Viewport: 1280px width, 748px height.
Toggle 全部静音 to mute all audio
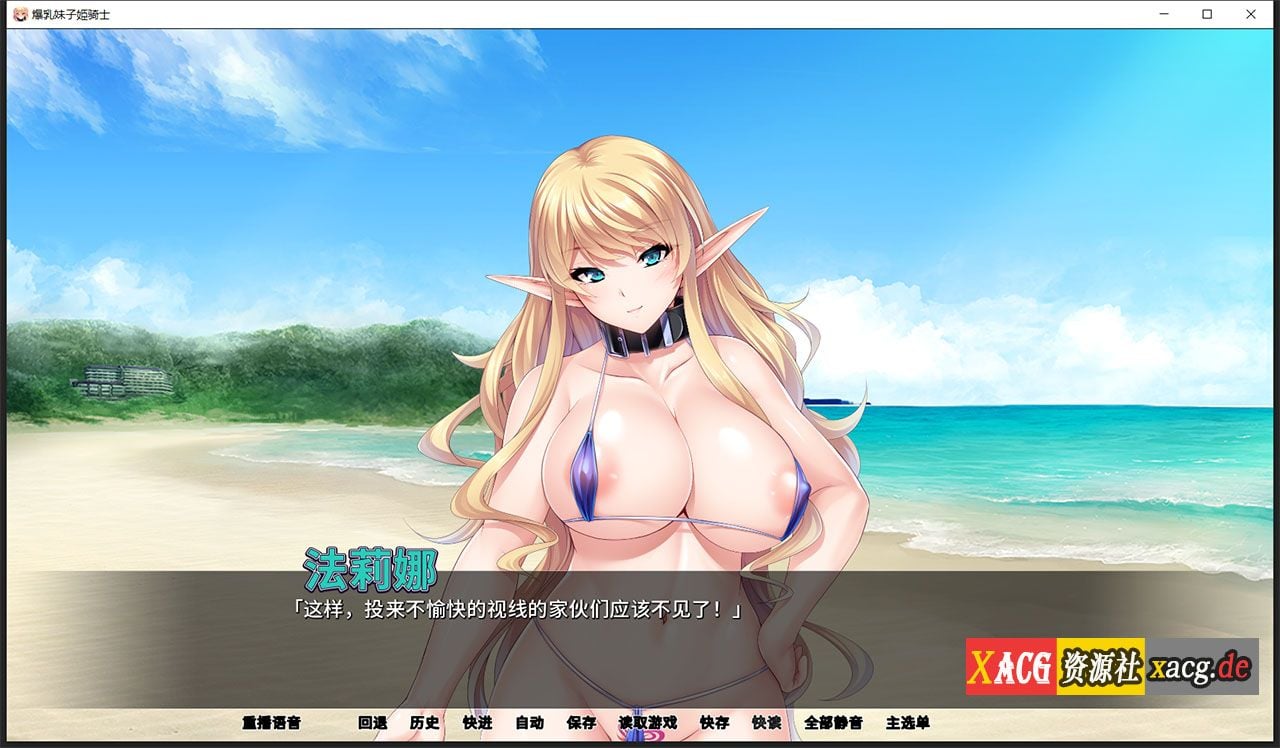coord(832,722)
